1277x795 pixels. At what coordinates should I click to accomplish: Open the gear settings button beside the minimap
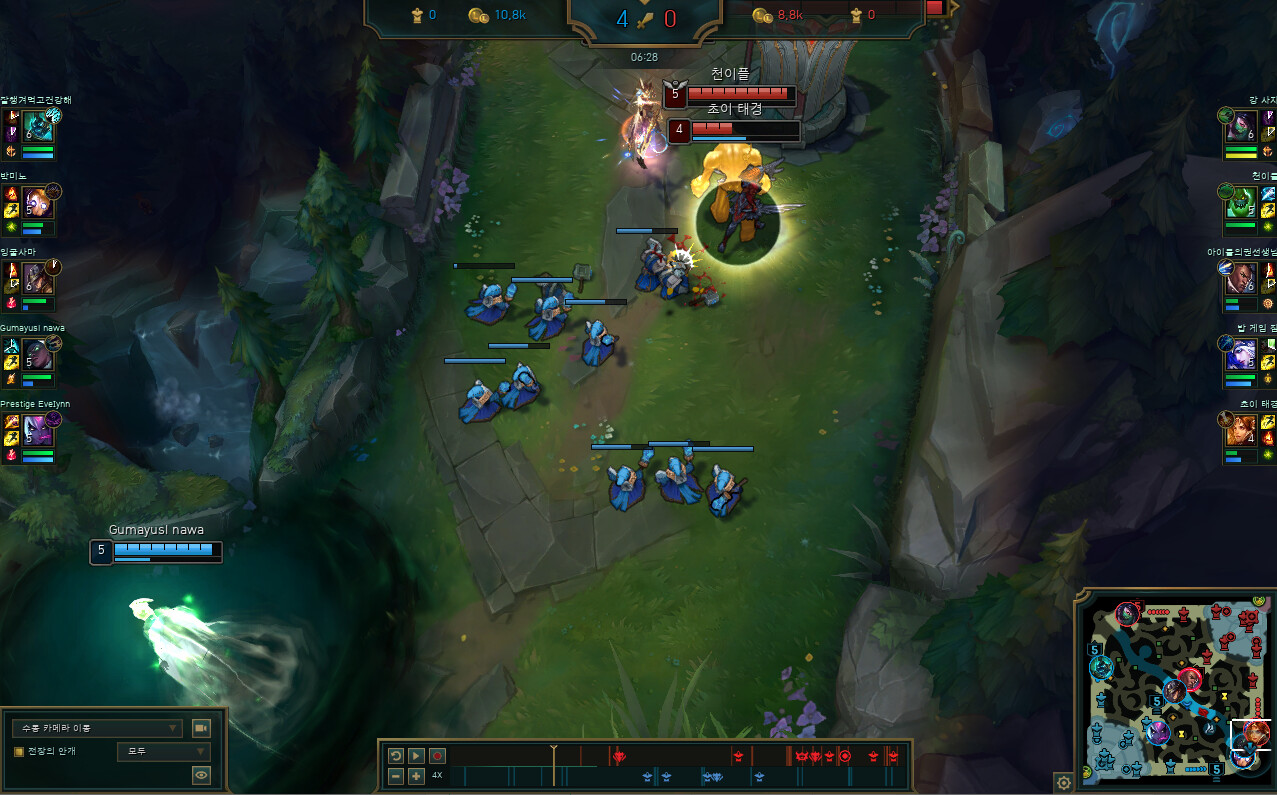click(x=1063, y=782)
